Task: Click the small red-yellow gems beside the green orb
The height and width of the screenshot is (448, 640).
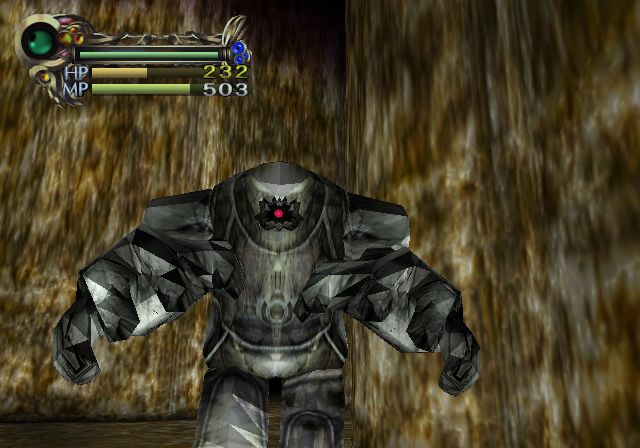Action: [x=66, y=37]
